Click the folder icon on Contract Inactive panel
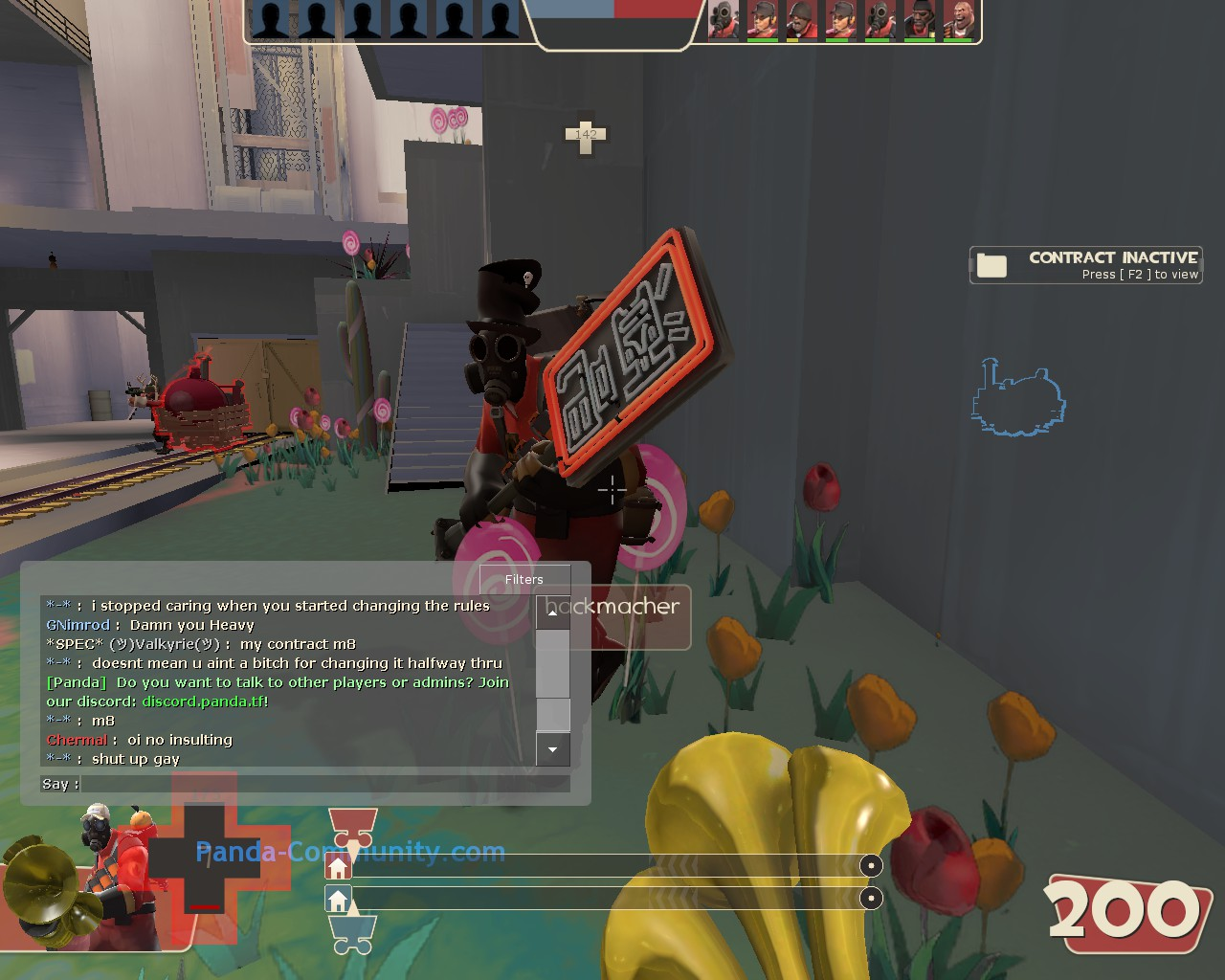 (x=992, y=264)
